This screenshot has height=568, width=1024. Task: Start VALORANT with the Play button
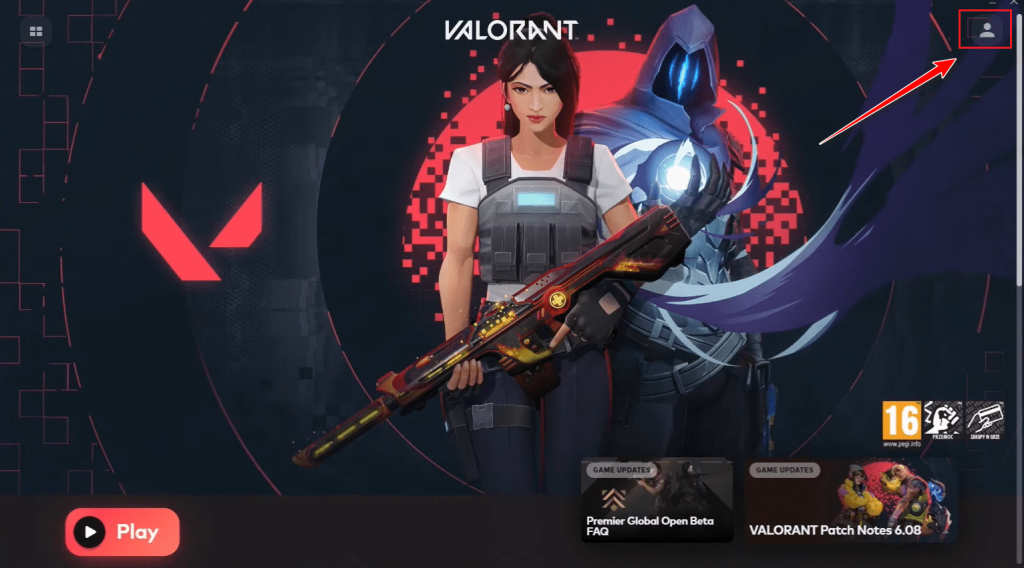[x=122, y=531]
